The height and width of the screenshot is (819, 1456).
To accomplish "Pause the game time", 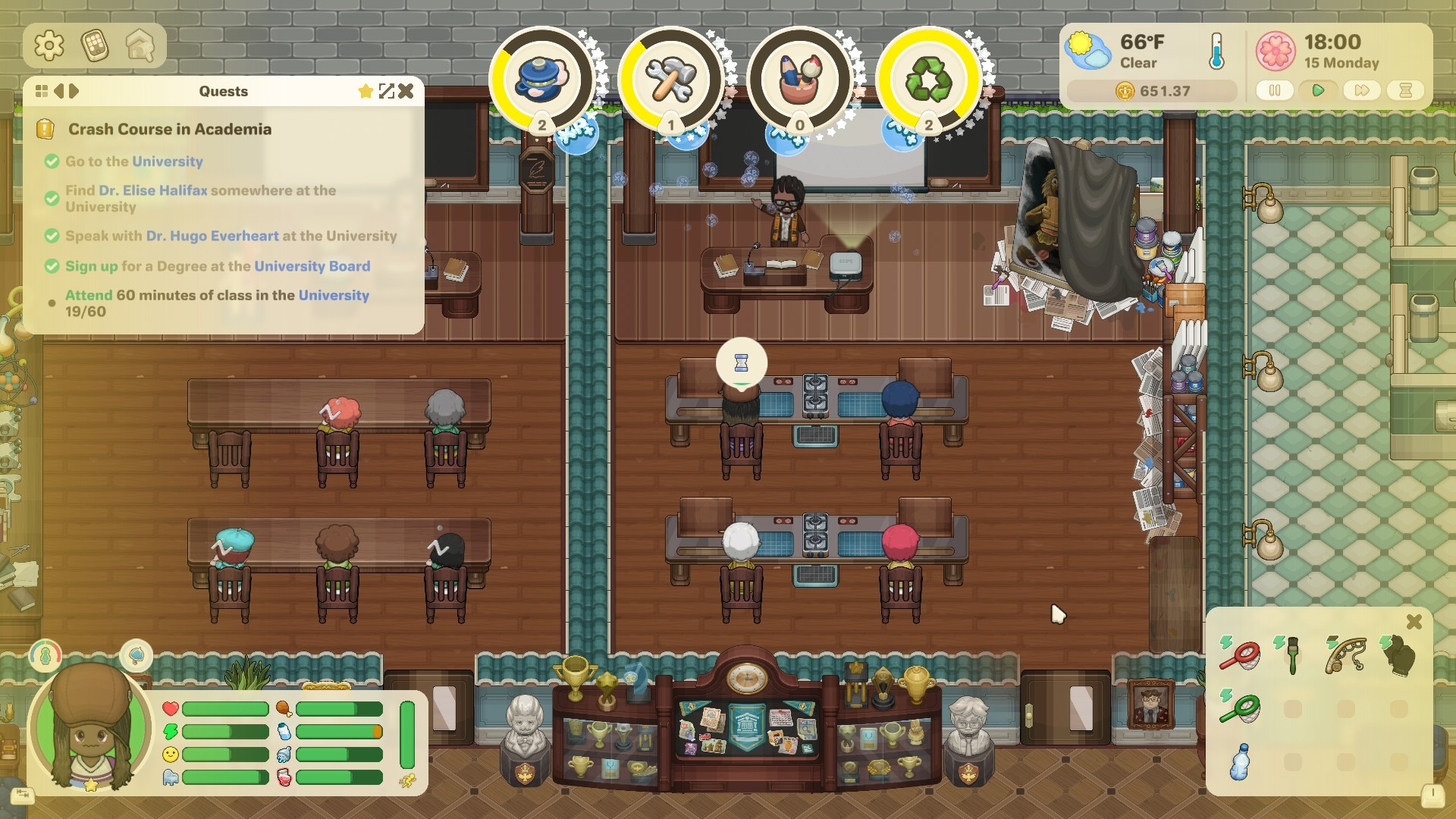I will click(1275, 90).
